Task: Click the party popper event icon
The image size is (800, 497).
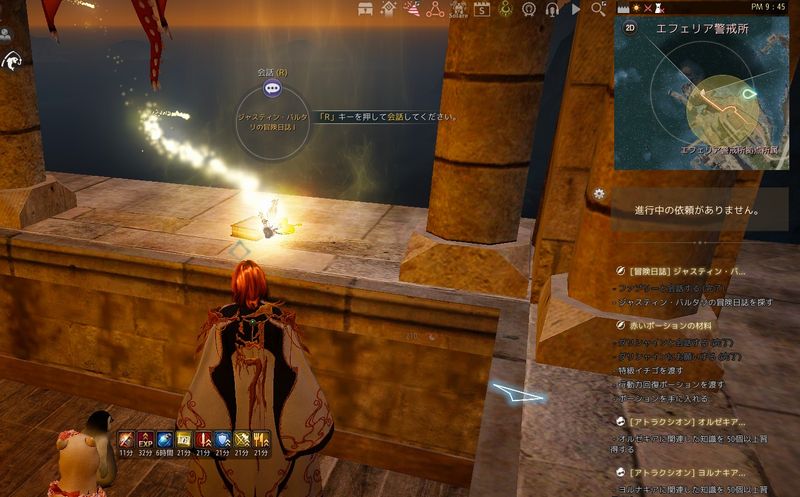Action: click(408, 9)
